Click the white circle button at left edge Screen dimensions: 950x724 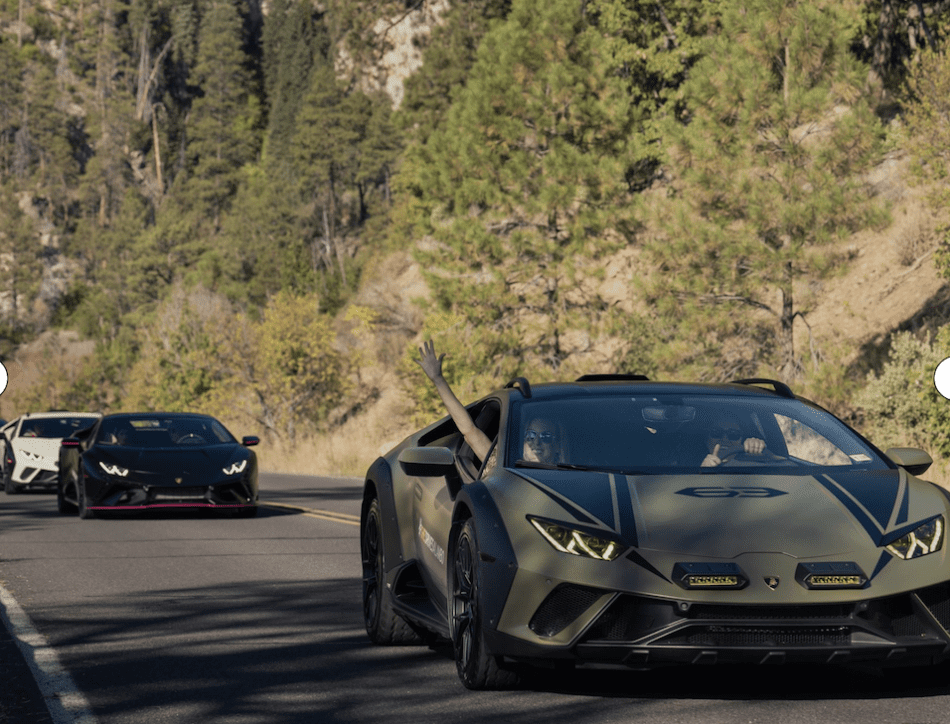(x=2, y=378)
